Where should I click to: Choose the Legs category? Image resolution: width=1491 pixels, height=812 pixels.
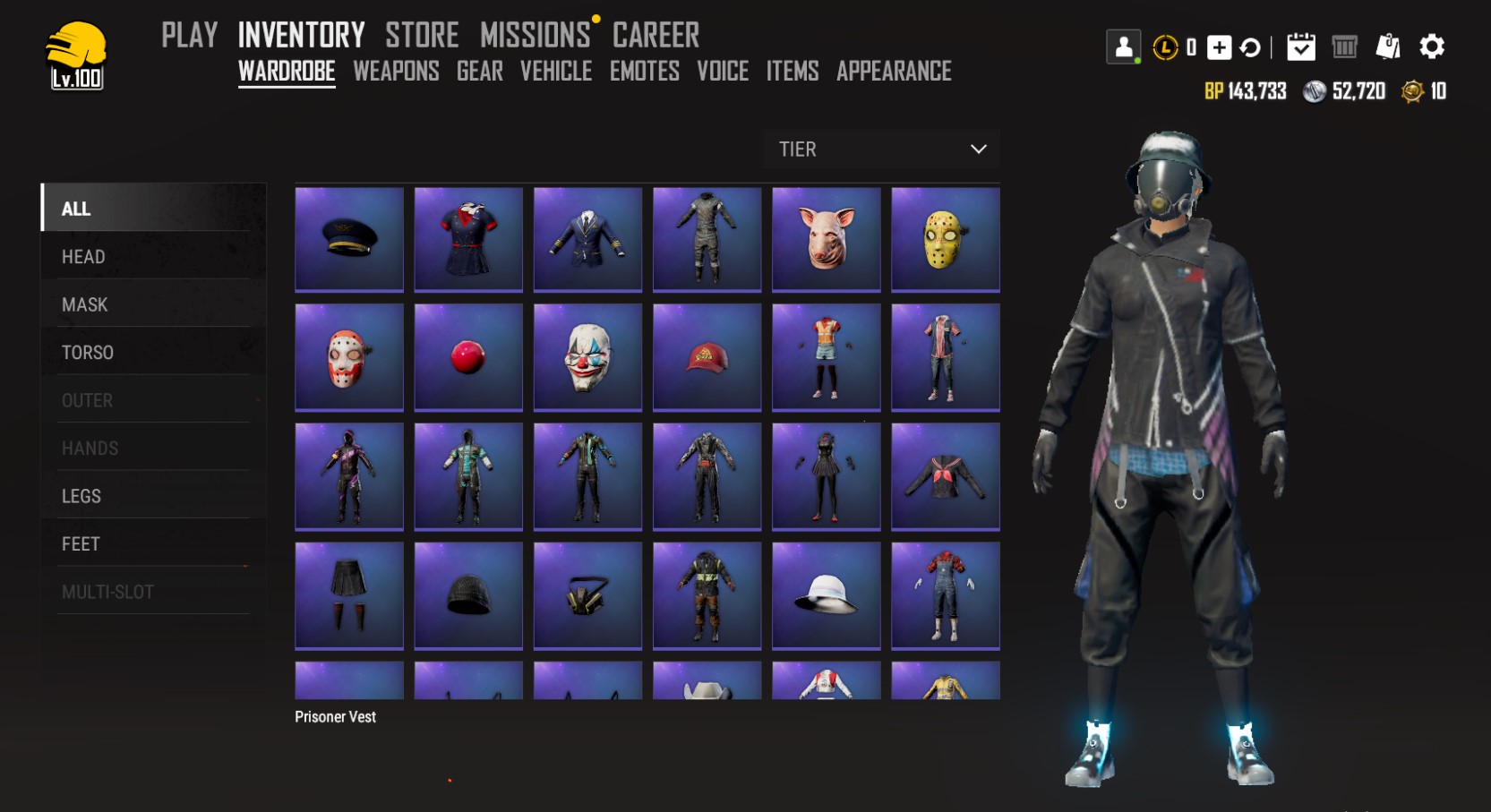click(81, 496)
